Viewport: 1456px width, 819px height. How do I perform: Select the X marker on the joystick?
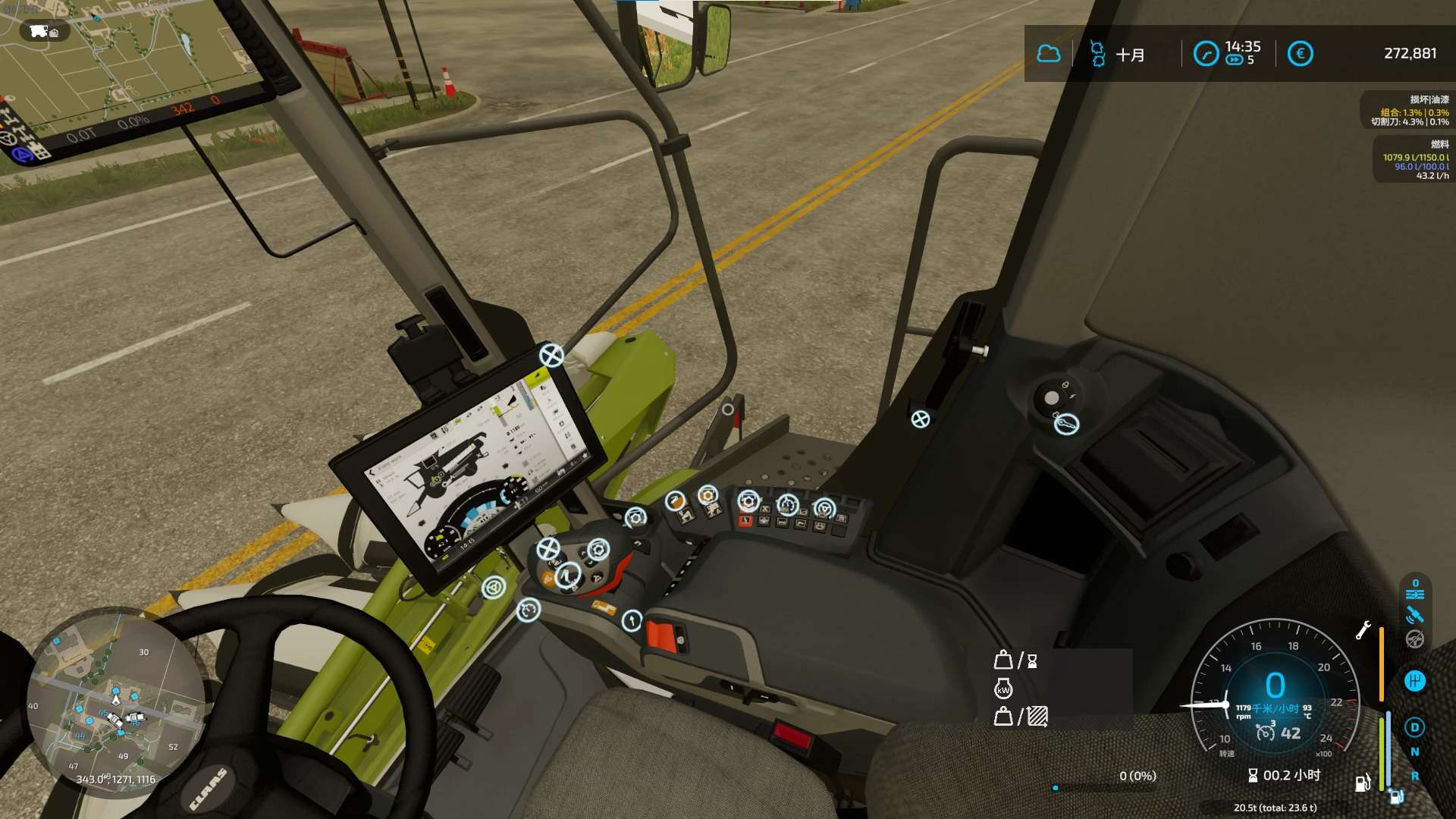point(548,548)
